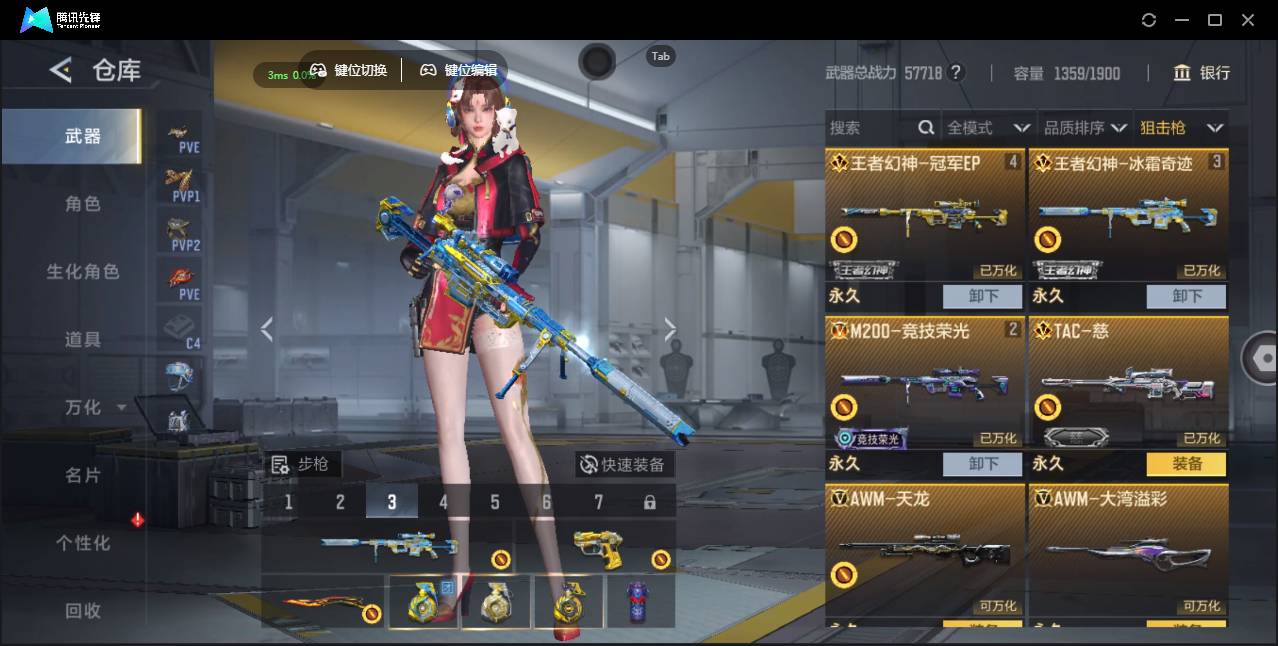Open the 全模式 mode dropdown
This screenshot has height=646, width=1278.
click(x=988, y=128)
